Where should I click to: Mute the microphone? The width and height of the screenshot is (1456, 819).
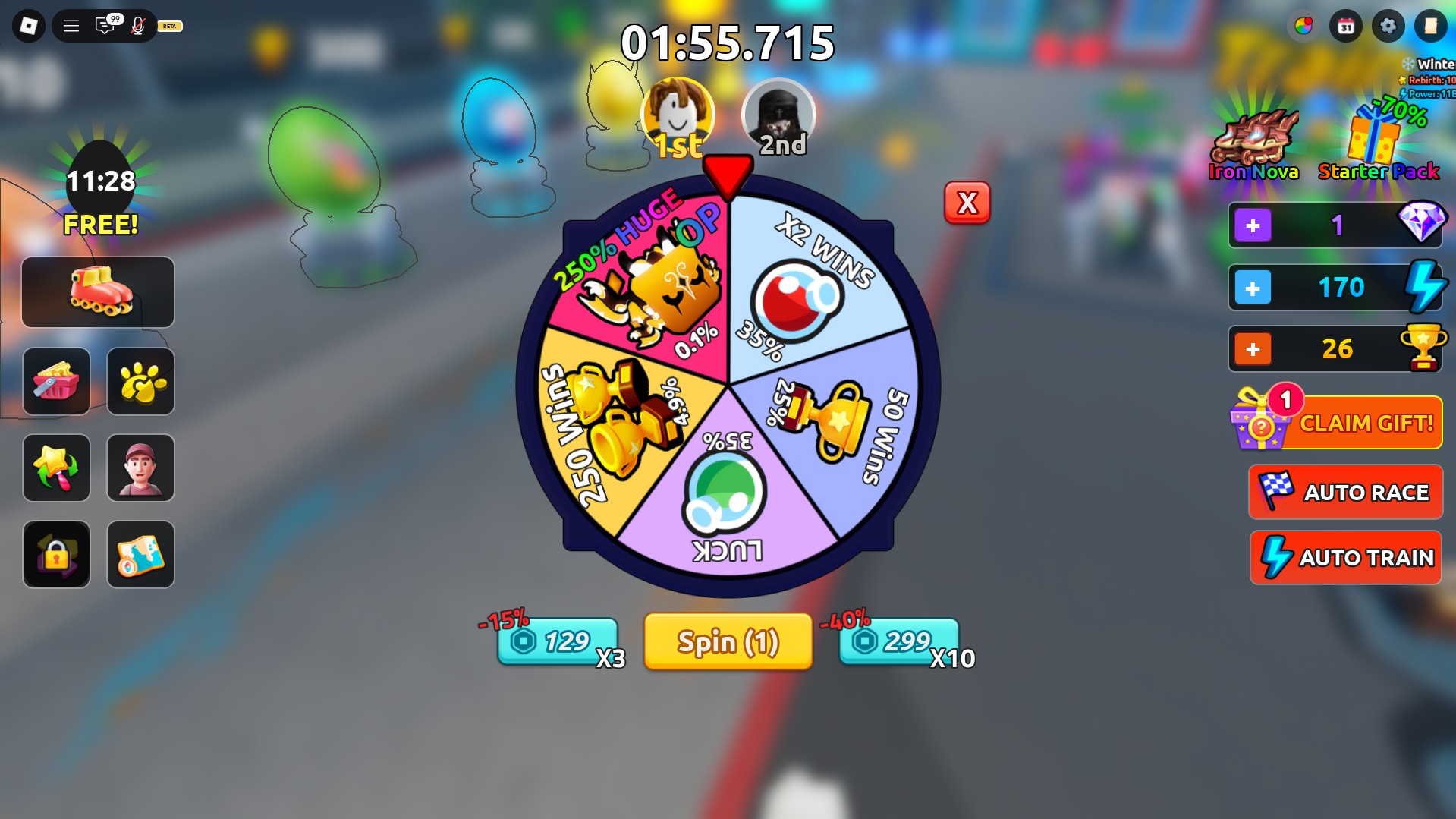137,26
